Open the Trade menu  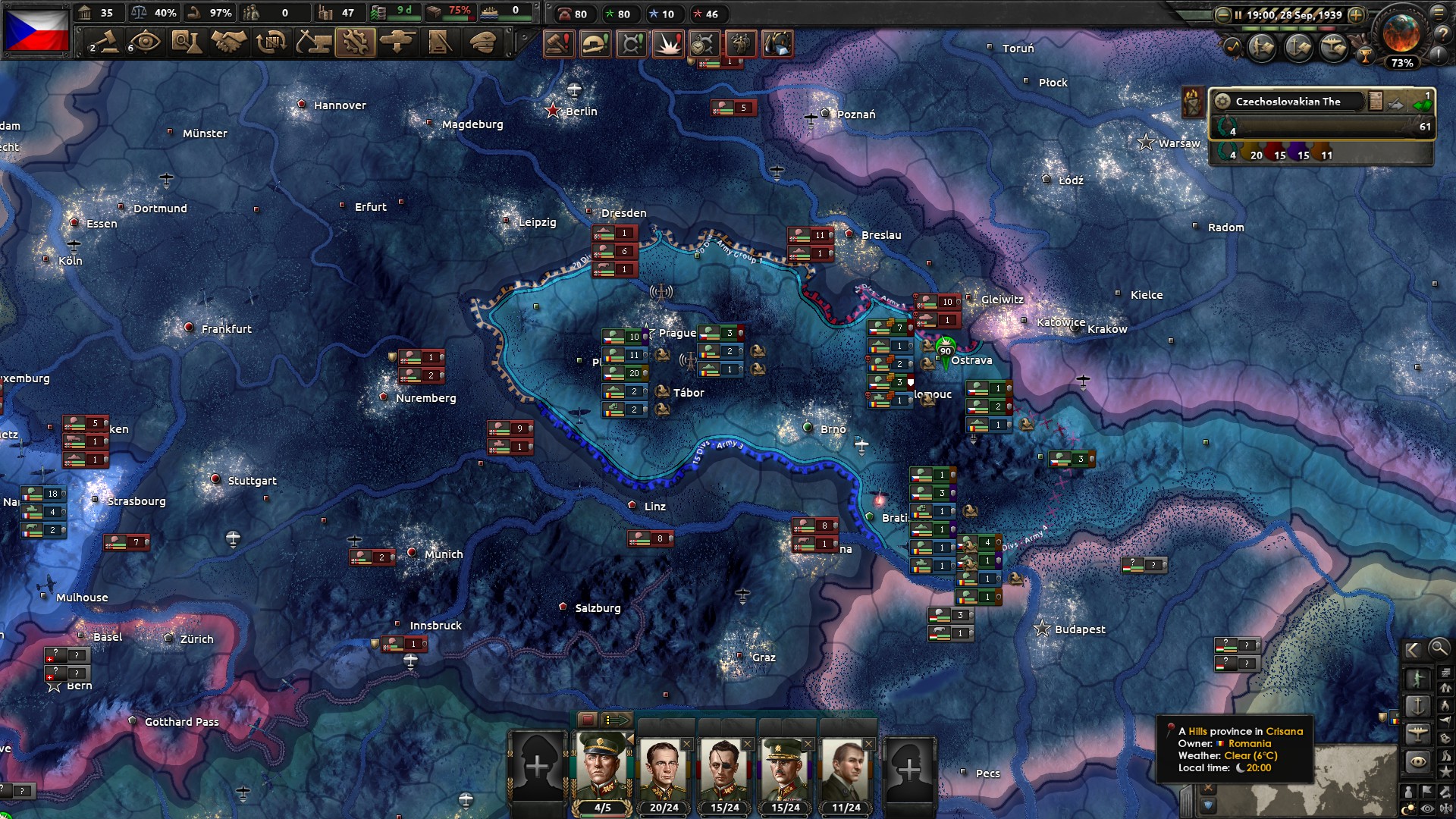pyautogui.click(x=271, y=42)
